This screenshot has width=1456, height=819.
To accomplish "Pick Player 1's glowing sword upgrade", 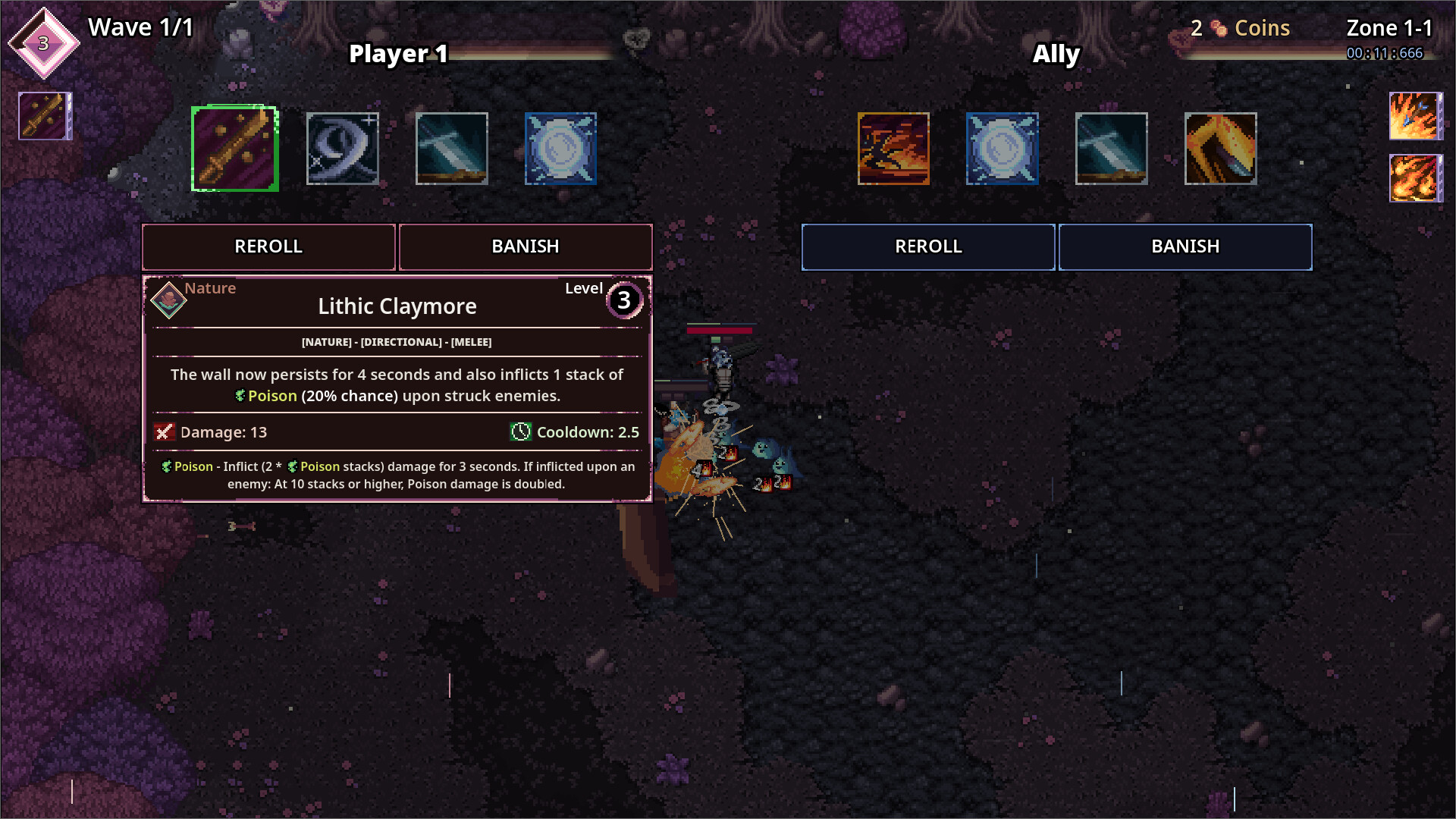I will coord(452,149).
